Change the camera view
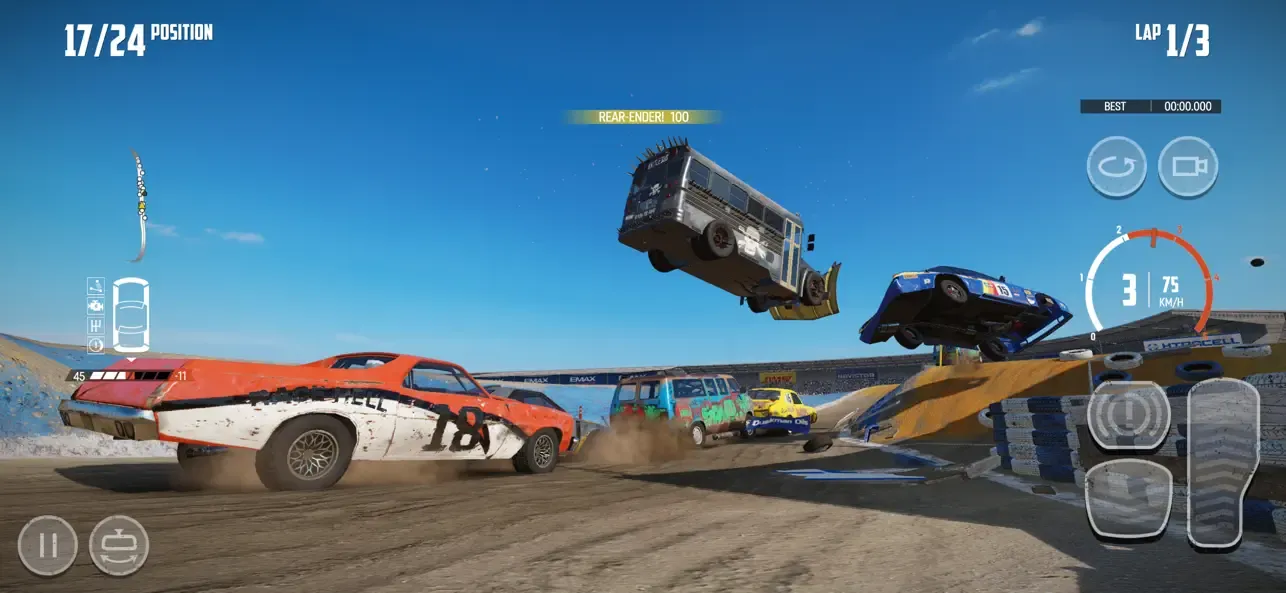 1188,166
